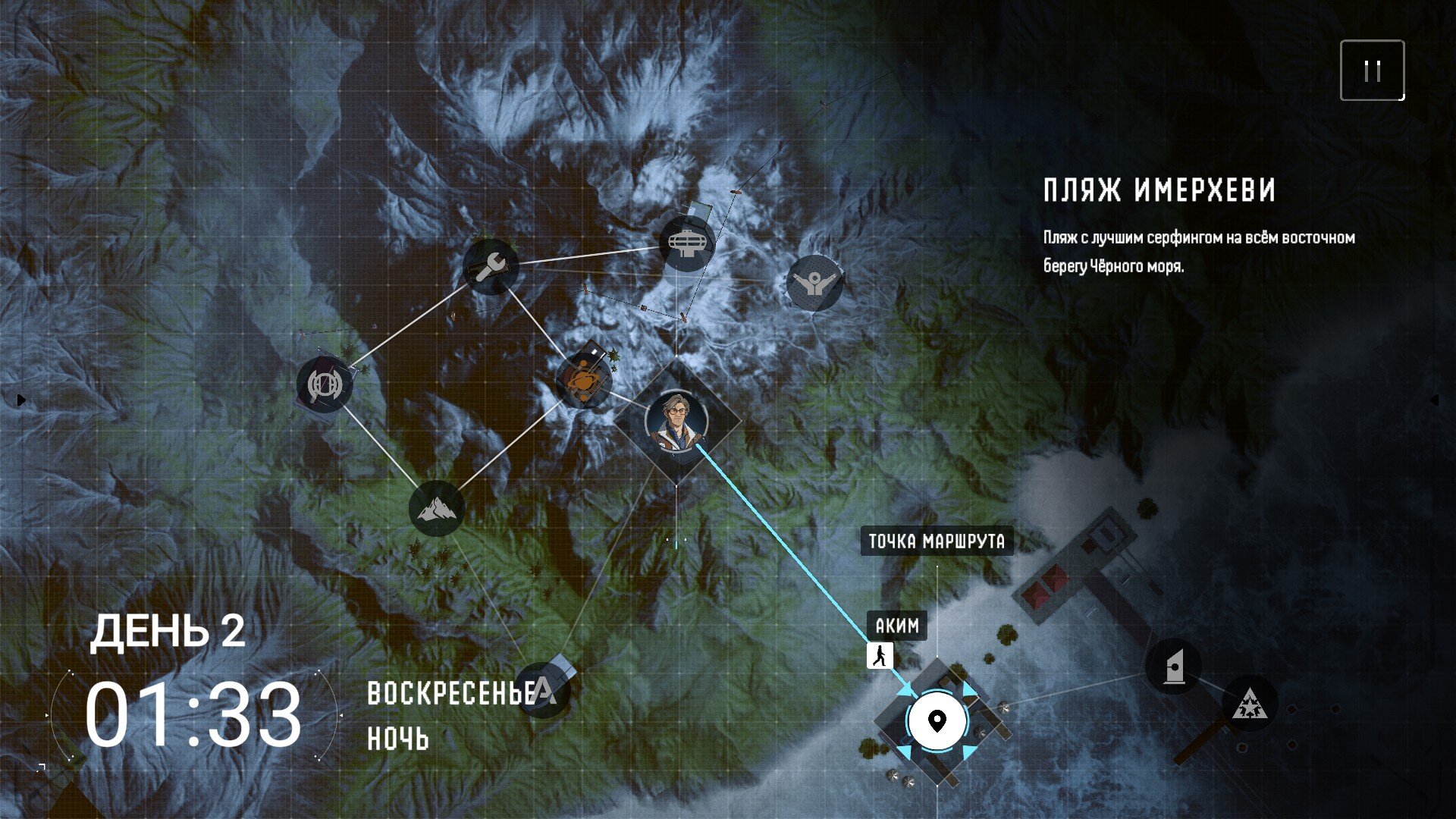This screenshot has height=819, width=1456.
Task: Pause the game with the top-right button
Action: [1372, 71]
